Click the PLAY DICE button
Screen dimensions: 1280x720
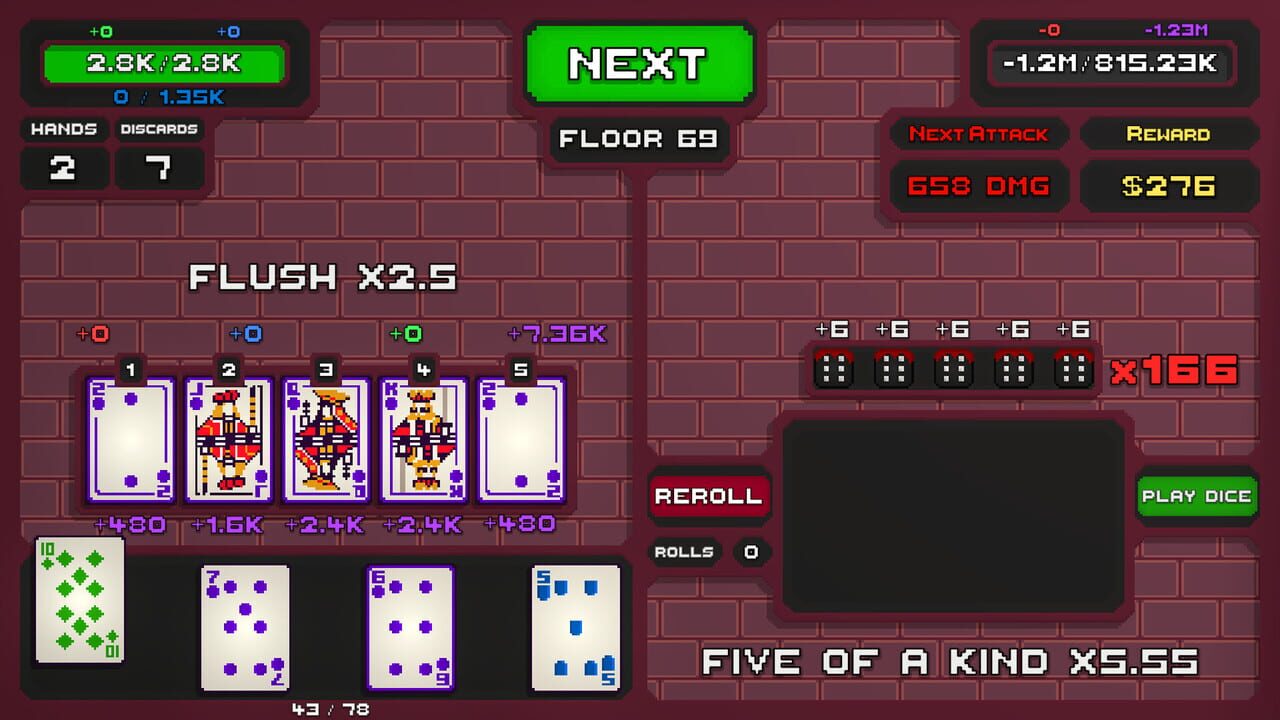pyautogui.click(x=1197, y=496)
